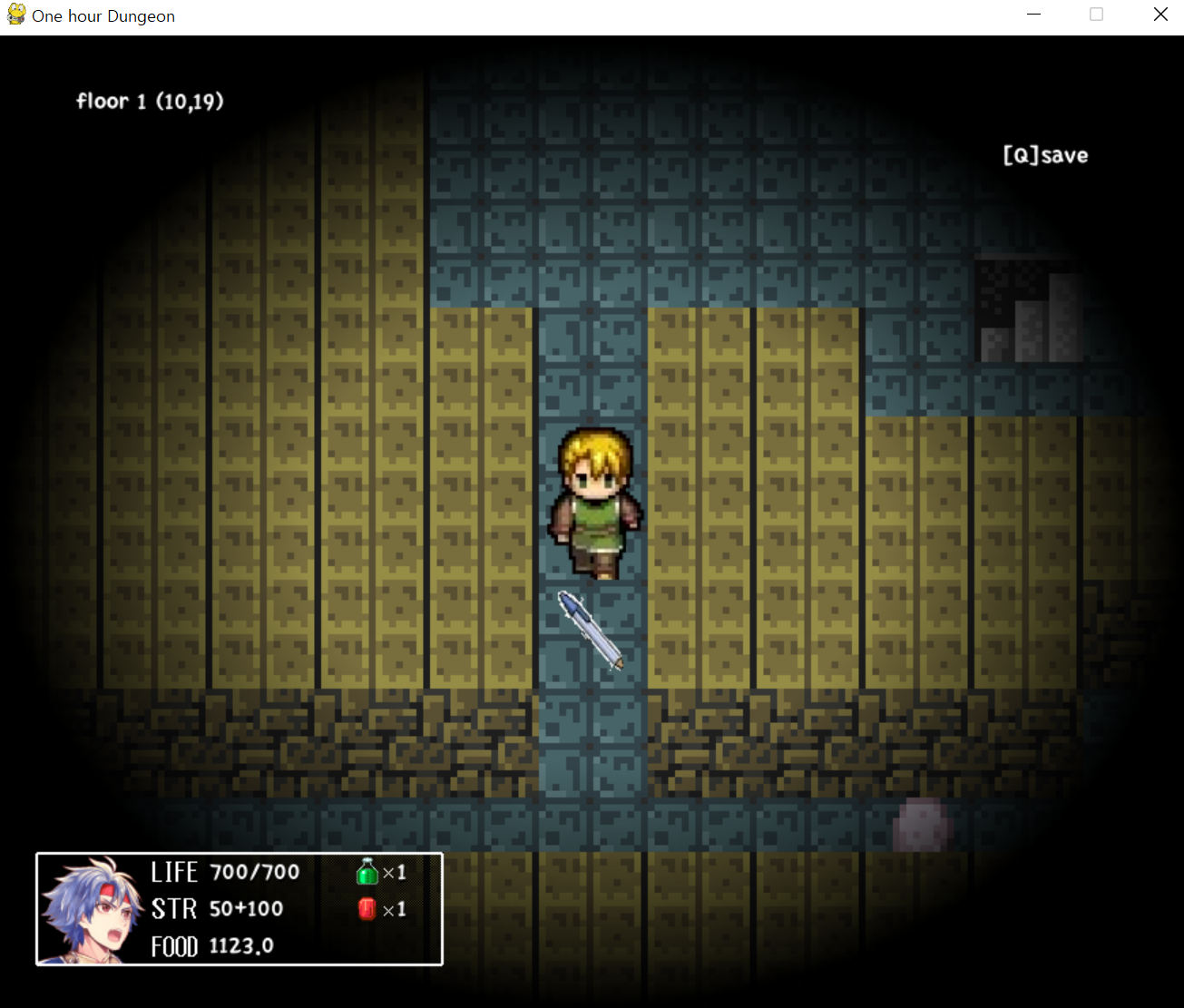This screenshot has width=1184, height=1008.
Task: Minimize the game window
Action: point(1033,15)
